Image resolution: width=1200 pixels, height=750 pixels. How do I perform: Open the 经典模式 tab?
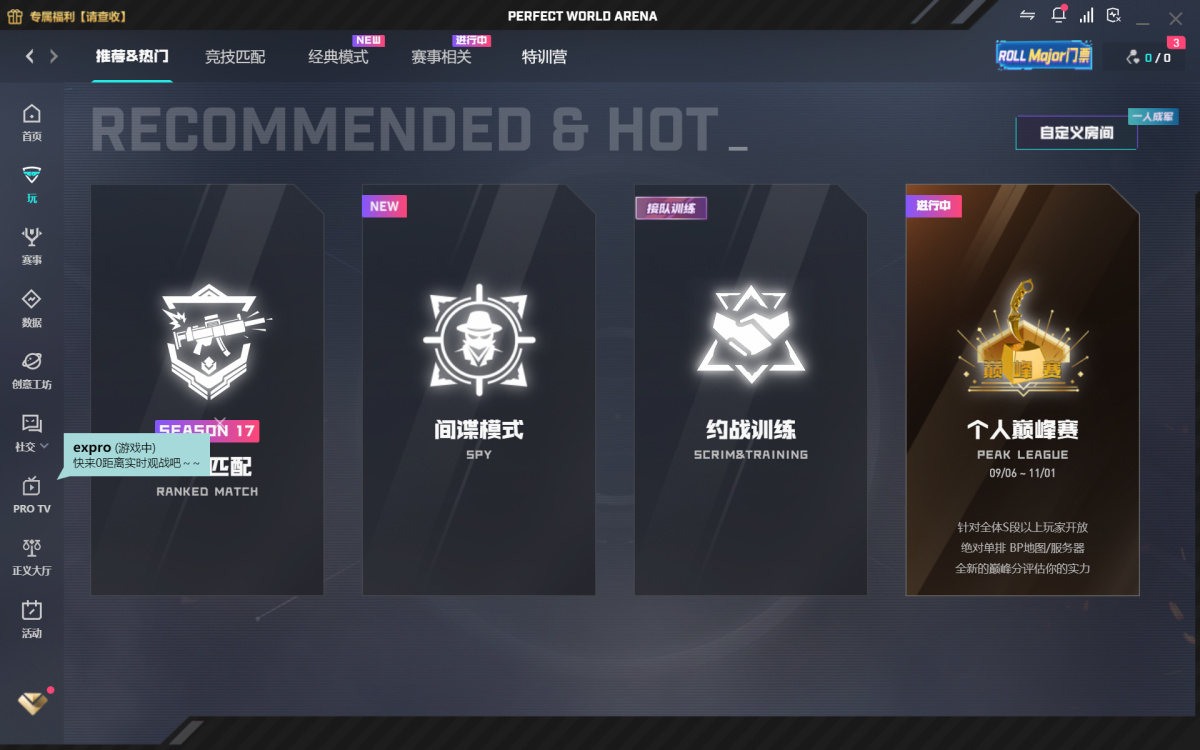(x=338, y=57)
